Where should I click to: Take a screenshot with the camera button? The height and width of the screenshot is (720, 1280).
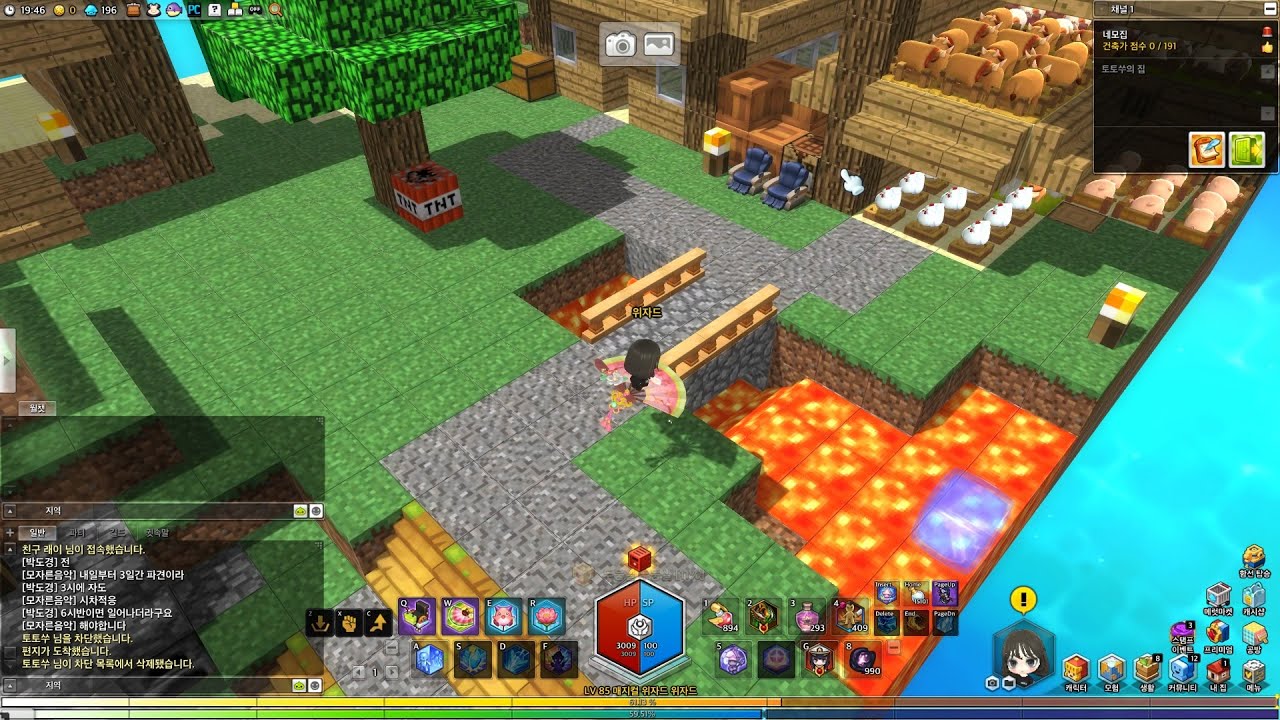pos(621,45)
